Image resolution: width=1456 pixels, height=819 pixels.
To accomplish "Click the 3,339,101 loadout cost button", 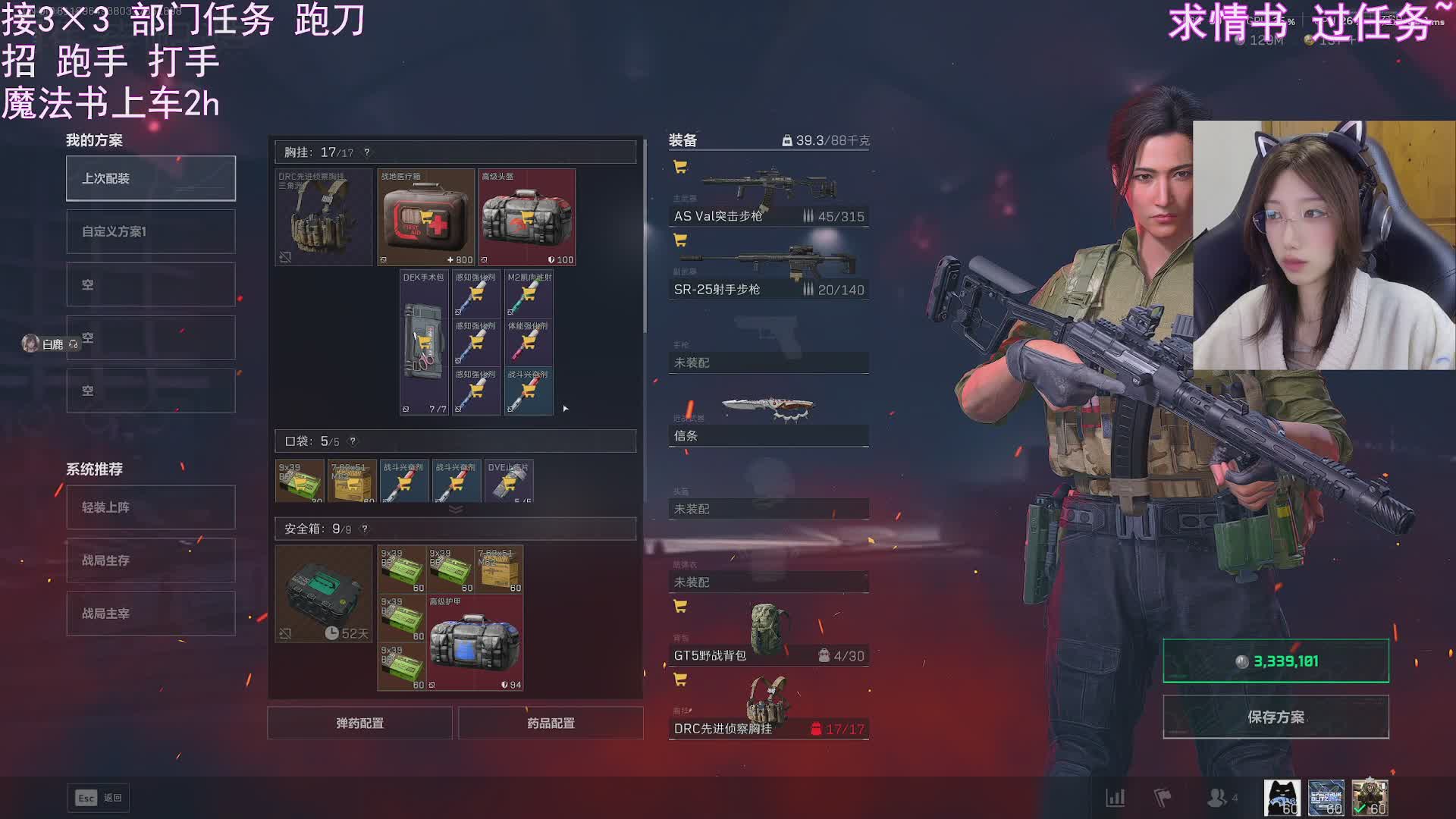I will (1276, 661).
